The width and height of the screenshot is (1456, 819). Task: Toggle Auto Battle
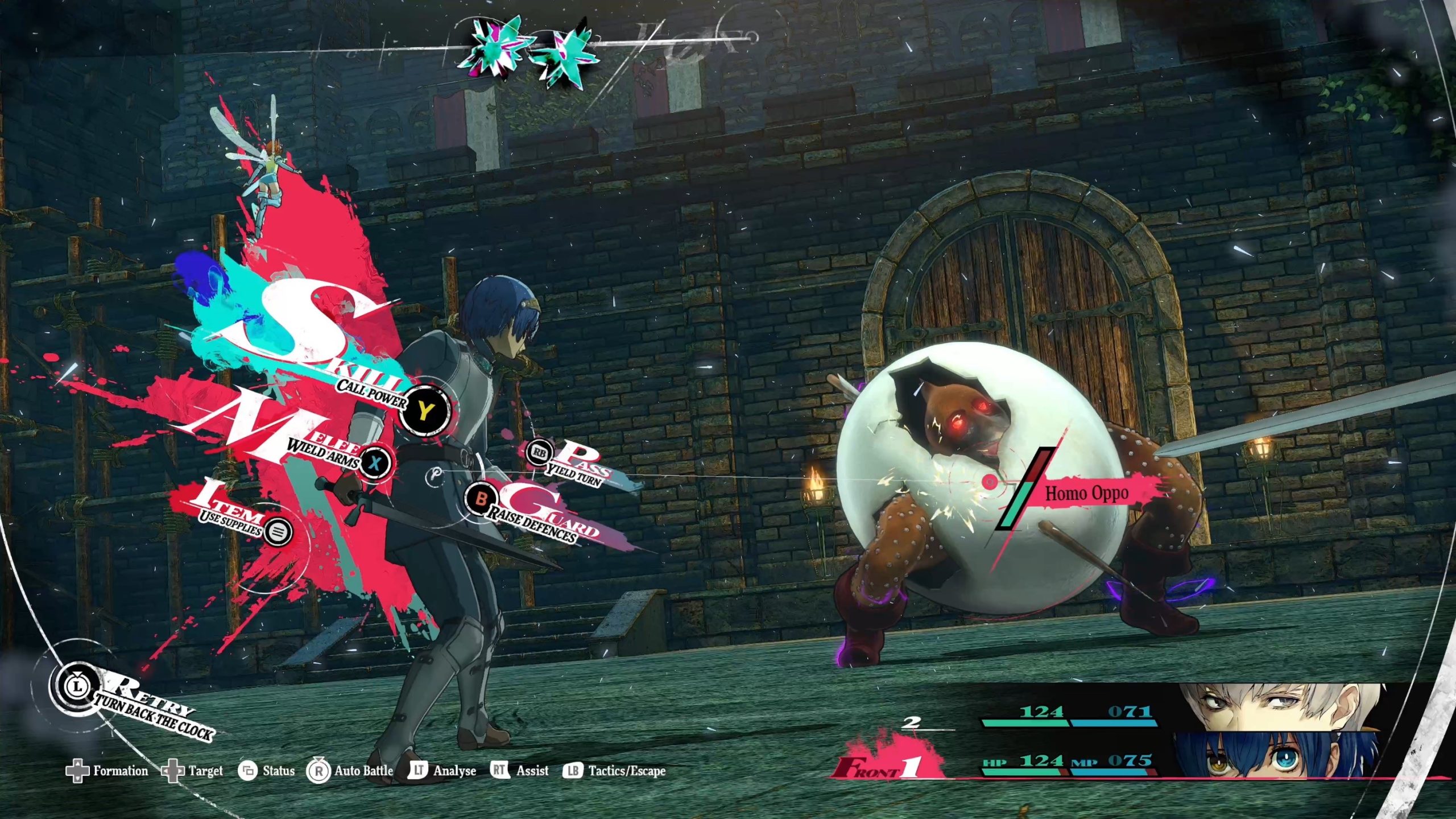click(x=350, y=771)
